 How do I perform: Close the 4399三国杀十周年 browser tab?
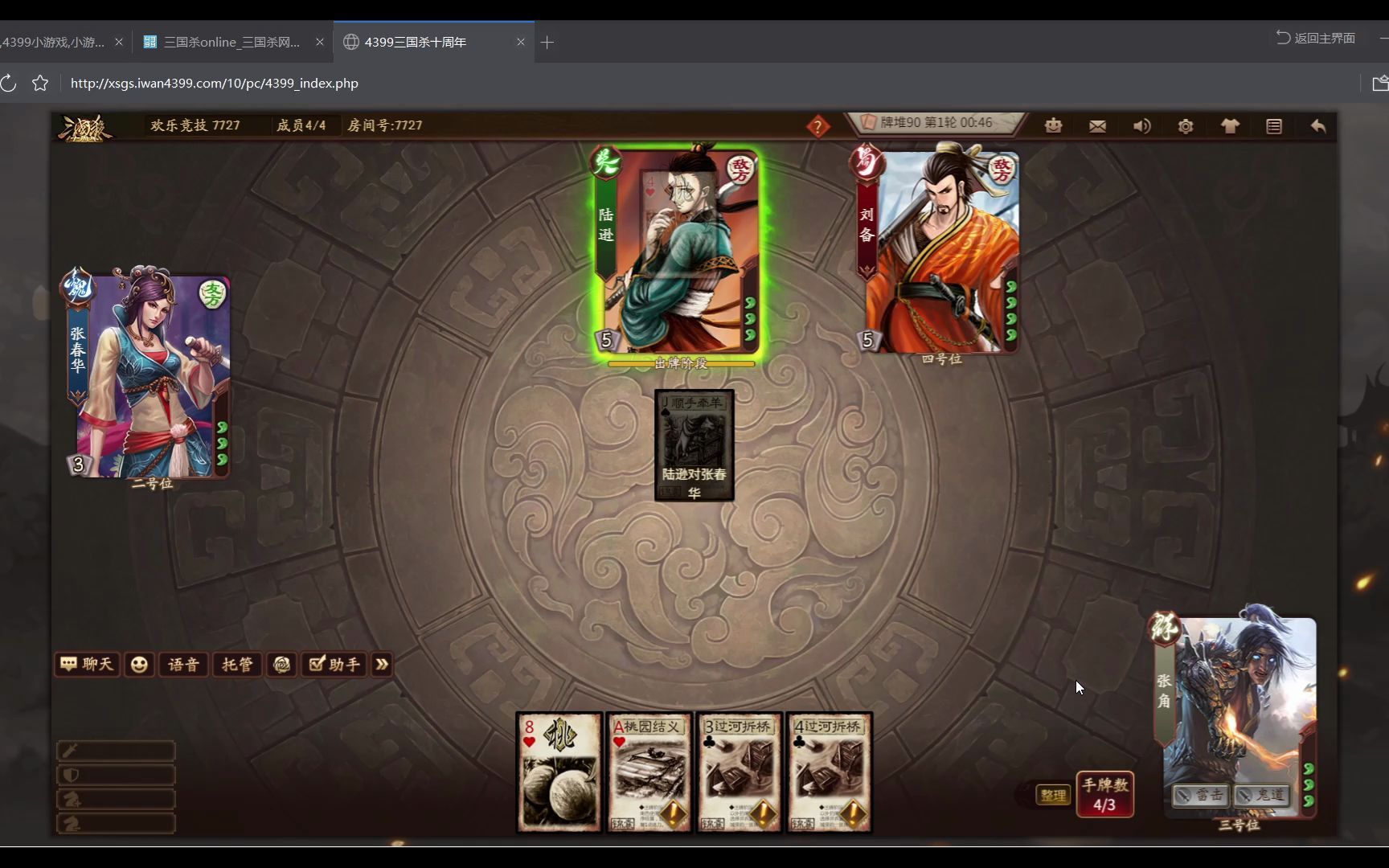pos(521,42)
